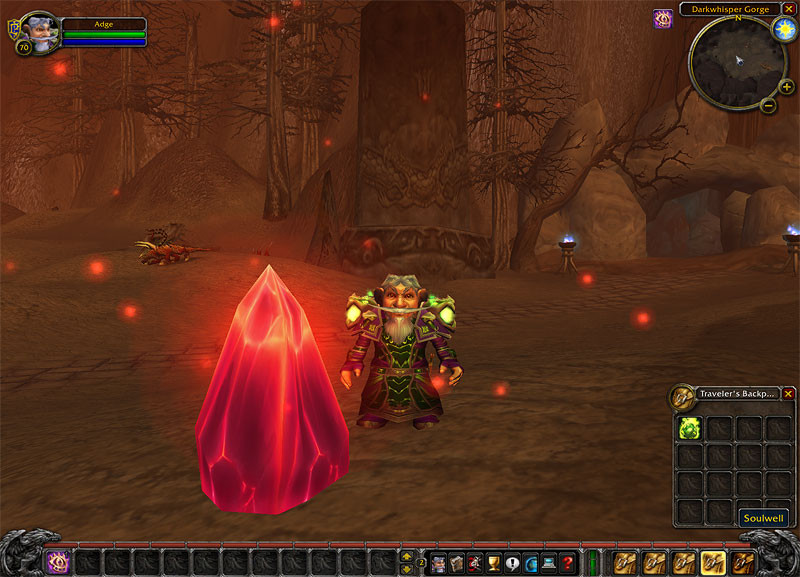Page the action bar down
Image resolution: width=800 pixels, height=577 pixels.
(x=407, y=569)
